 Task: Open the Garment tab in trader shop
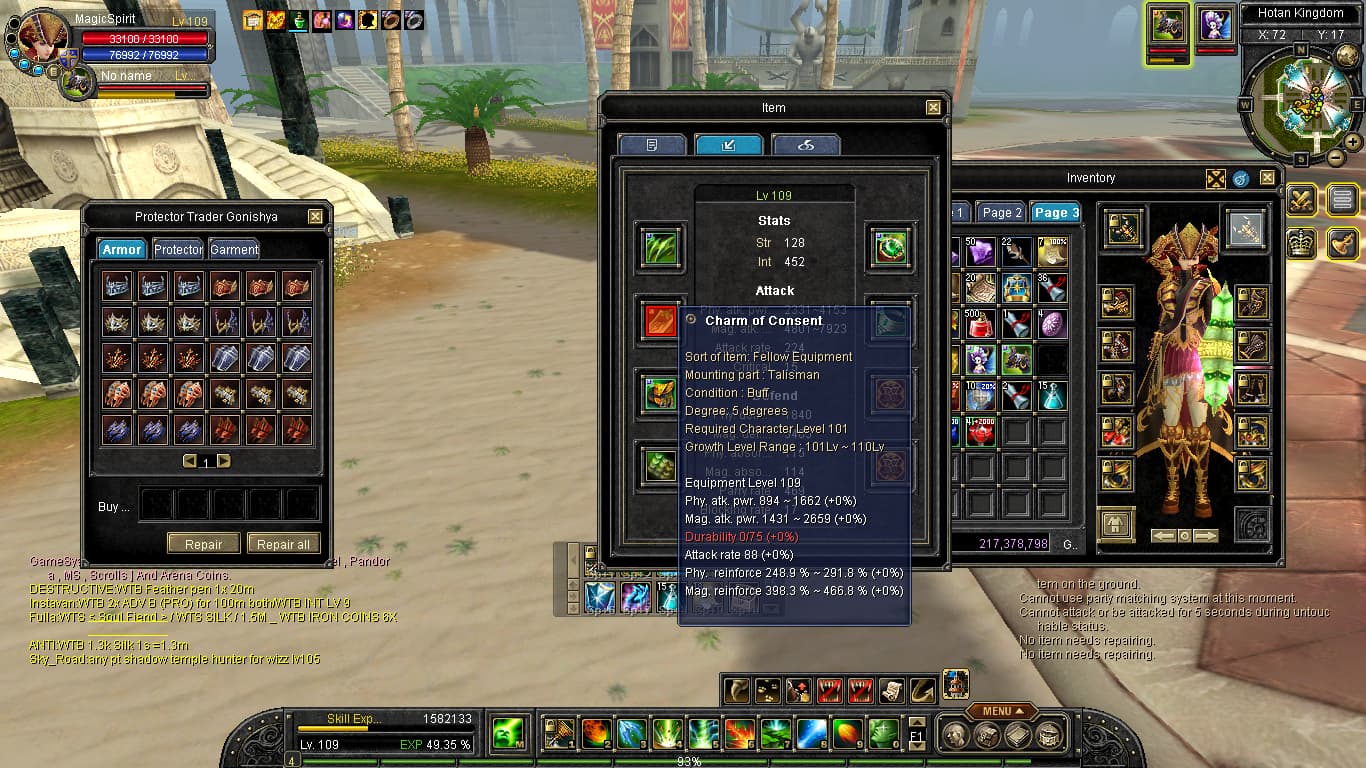pos(234,249)
